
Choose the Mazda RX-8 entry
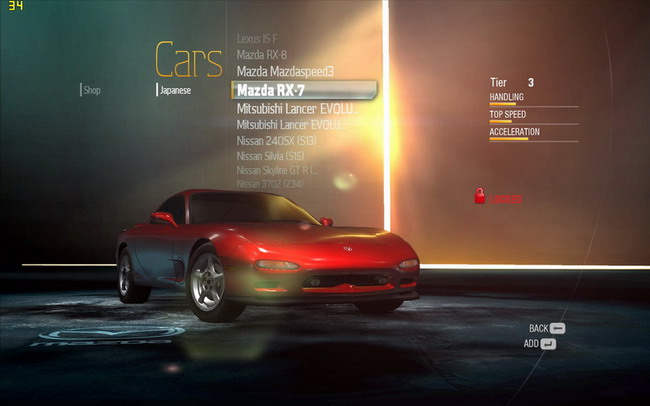pyautogui.click(x=262, y=54)
